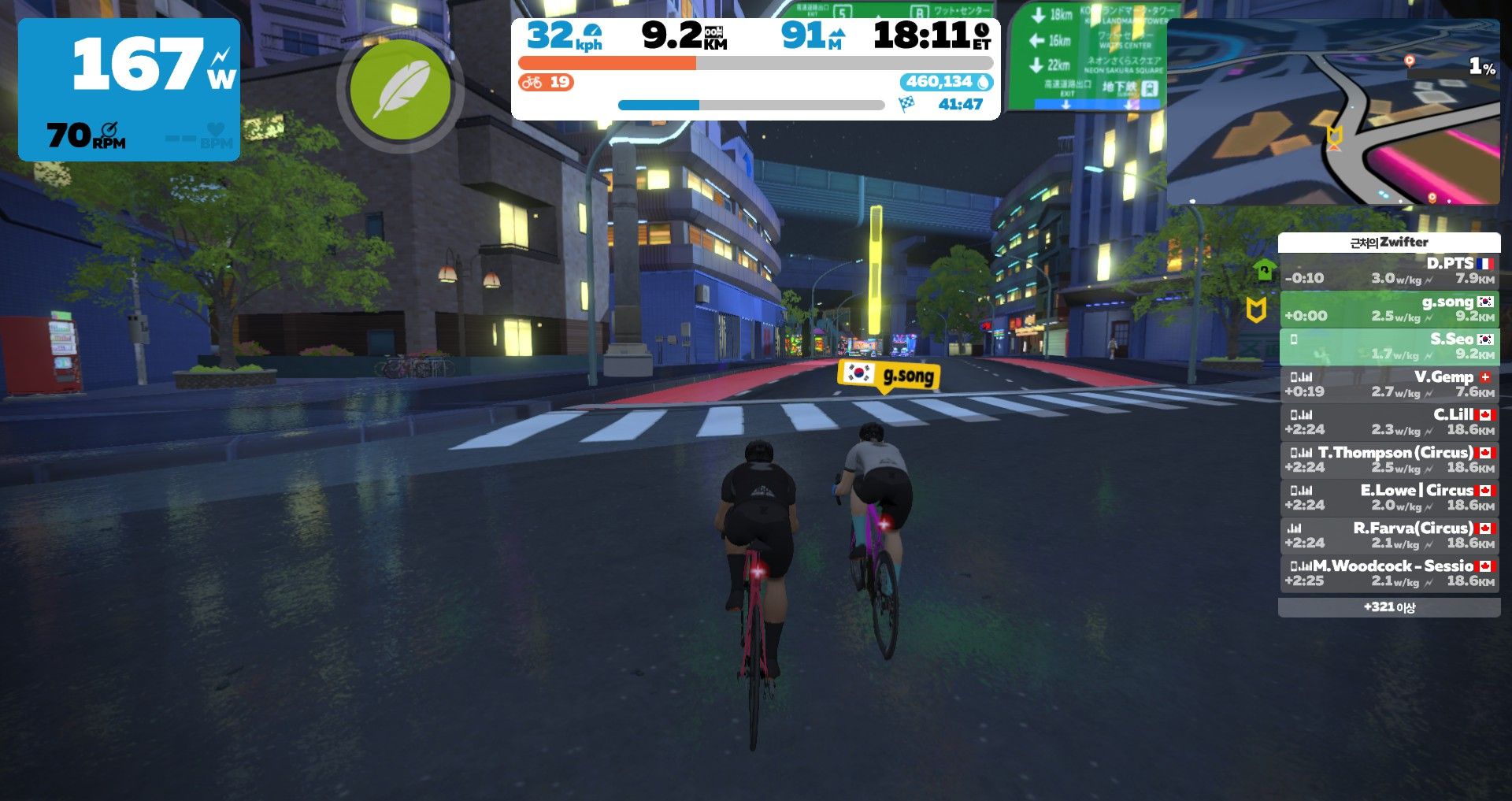Open the power and cadence panel
The width and height of the screenshot is (1512, 801).
coord(129,90)
